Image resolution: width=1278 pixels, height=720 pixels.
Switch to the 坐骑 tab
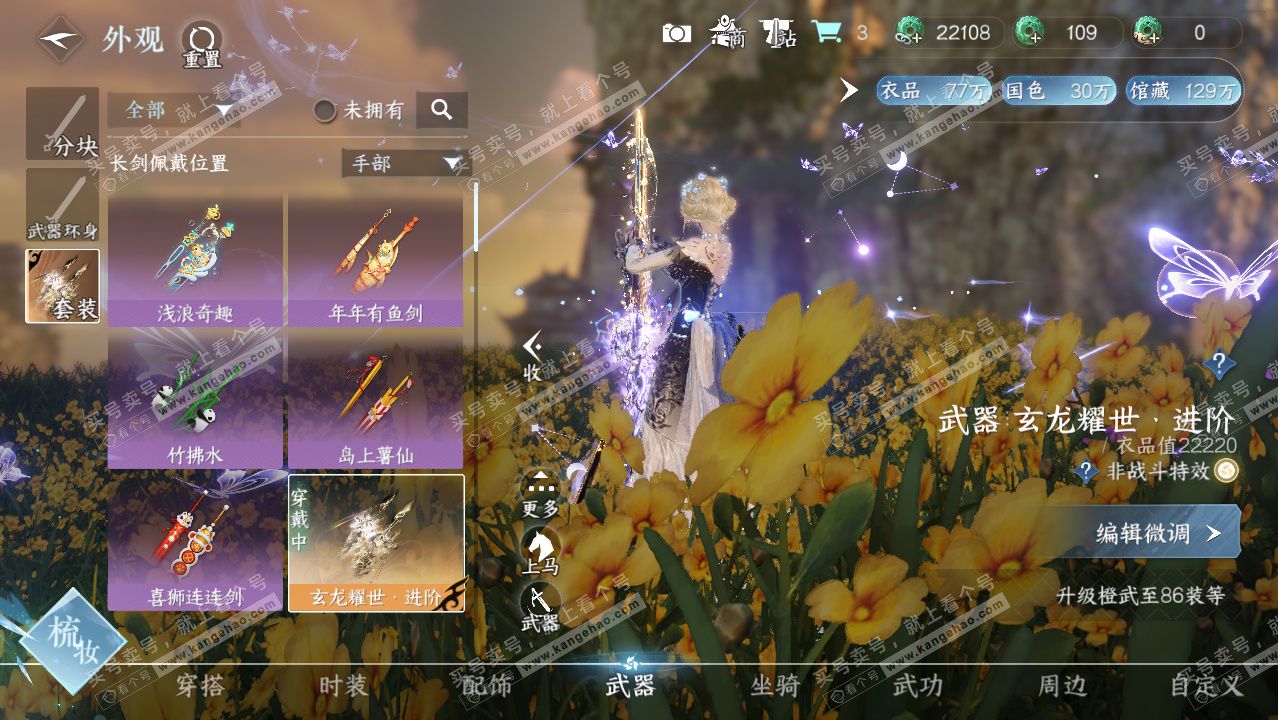coord(775,686)
